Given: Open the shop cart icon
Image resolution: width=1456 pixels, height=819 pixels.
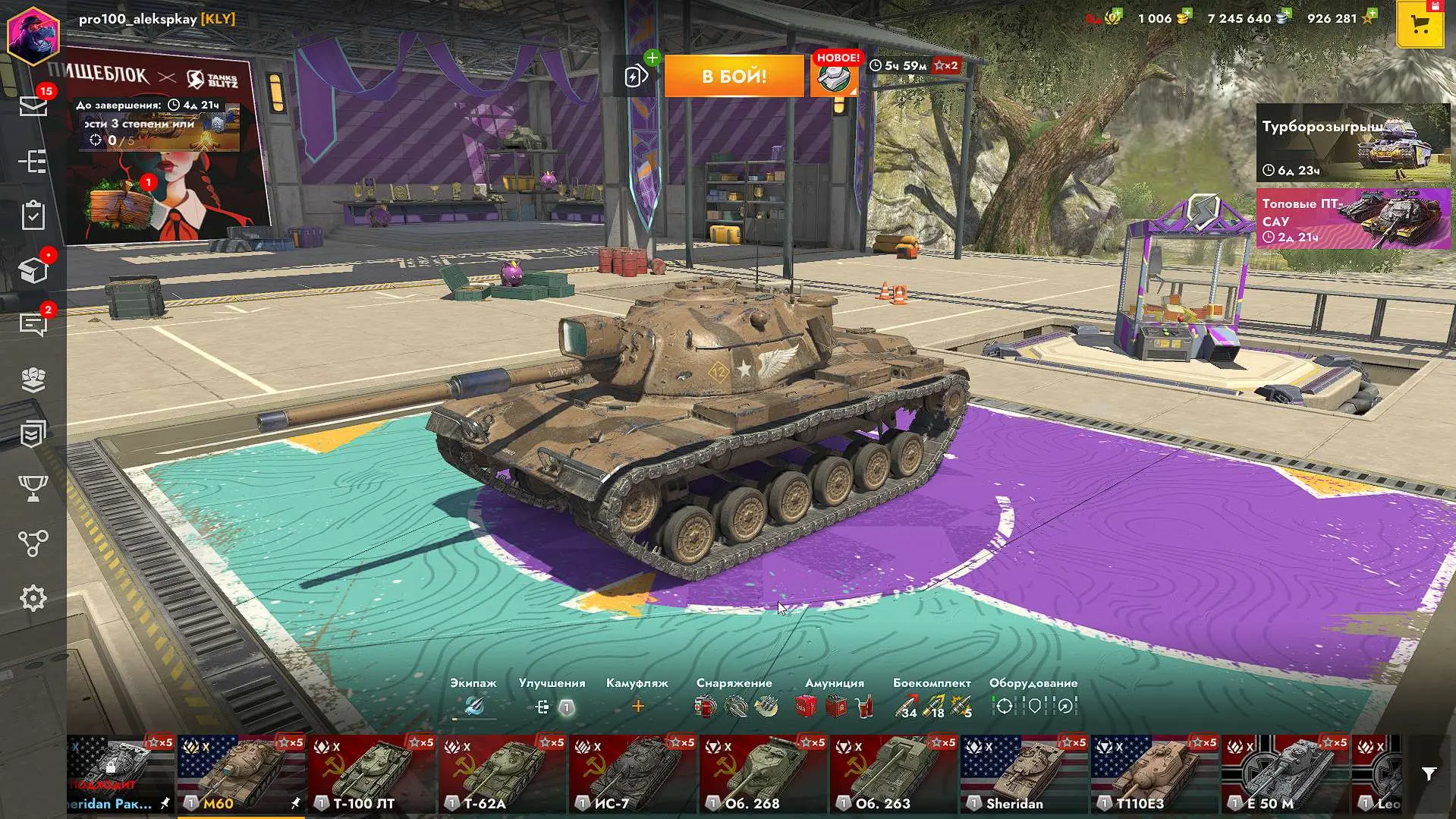Looking at the screenshot, I should pyautogui.click(x=1420, y=24).
